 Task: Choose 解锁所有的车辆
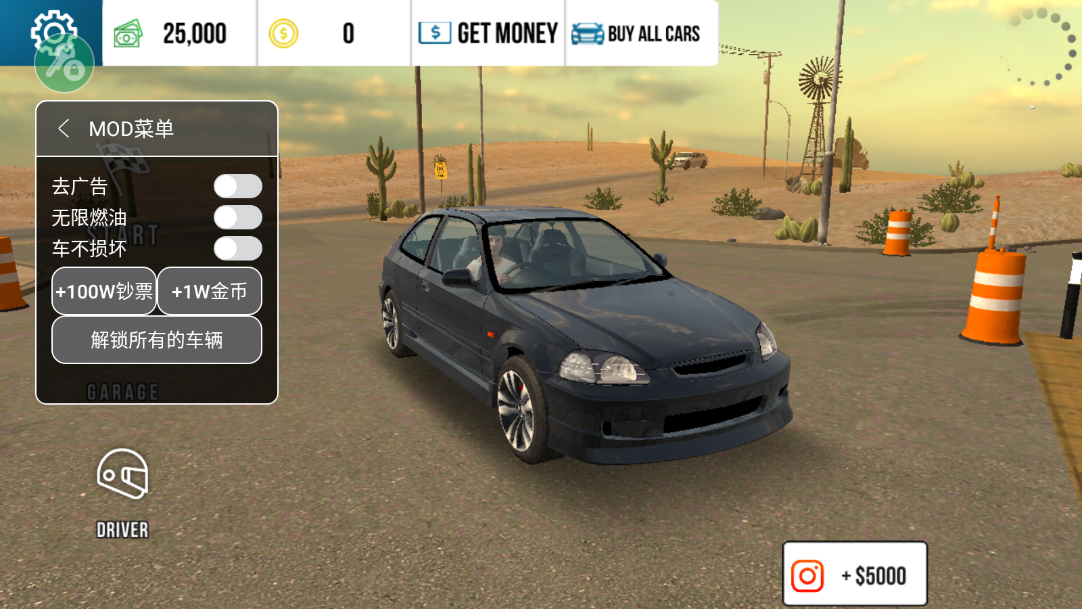click(157, 340)
